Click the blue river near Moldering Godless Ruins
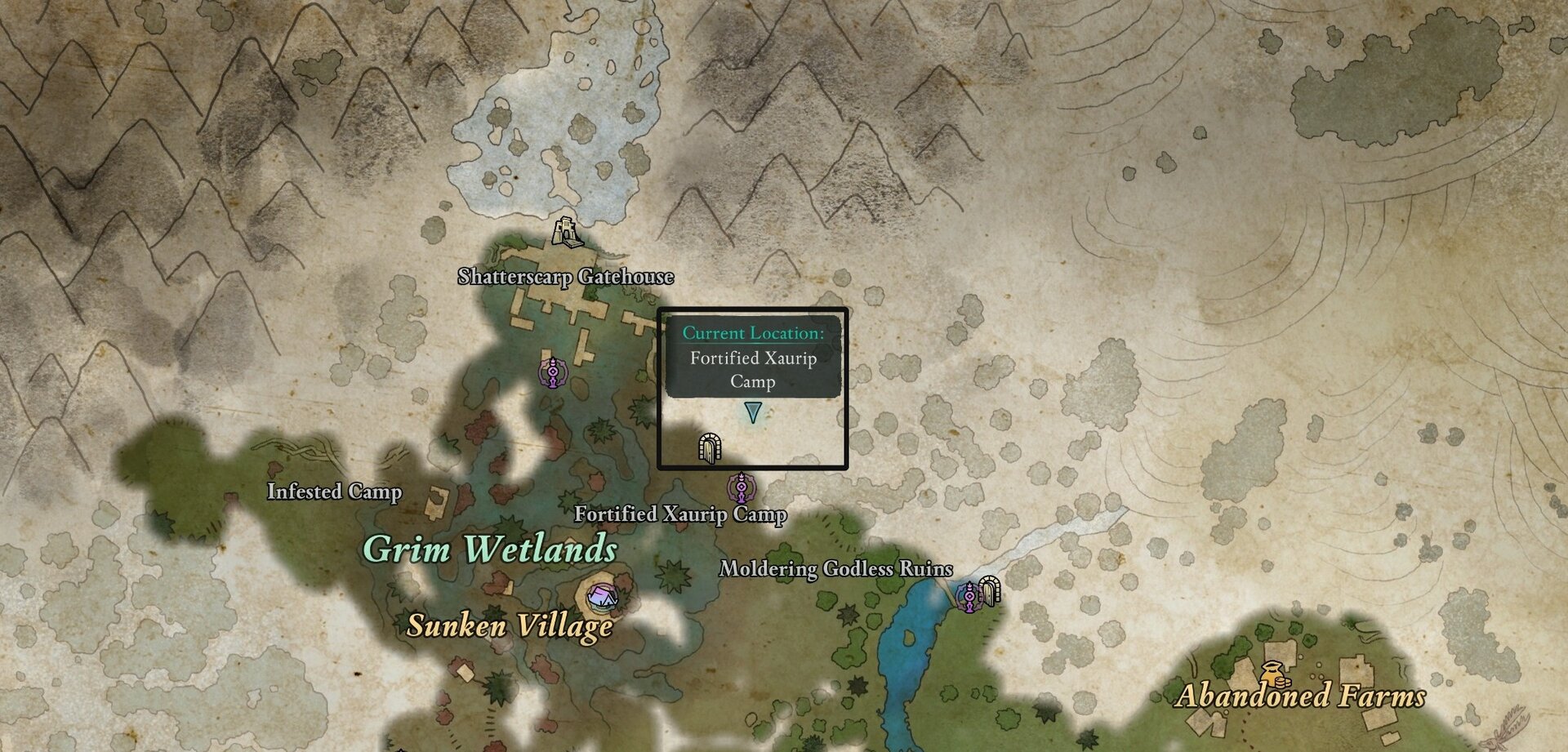Viewport: 1568px width, 752px height. click(x=906, y=653)
